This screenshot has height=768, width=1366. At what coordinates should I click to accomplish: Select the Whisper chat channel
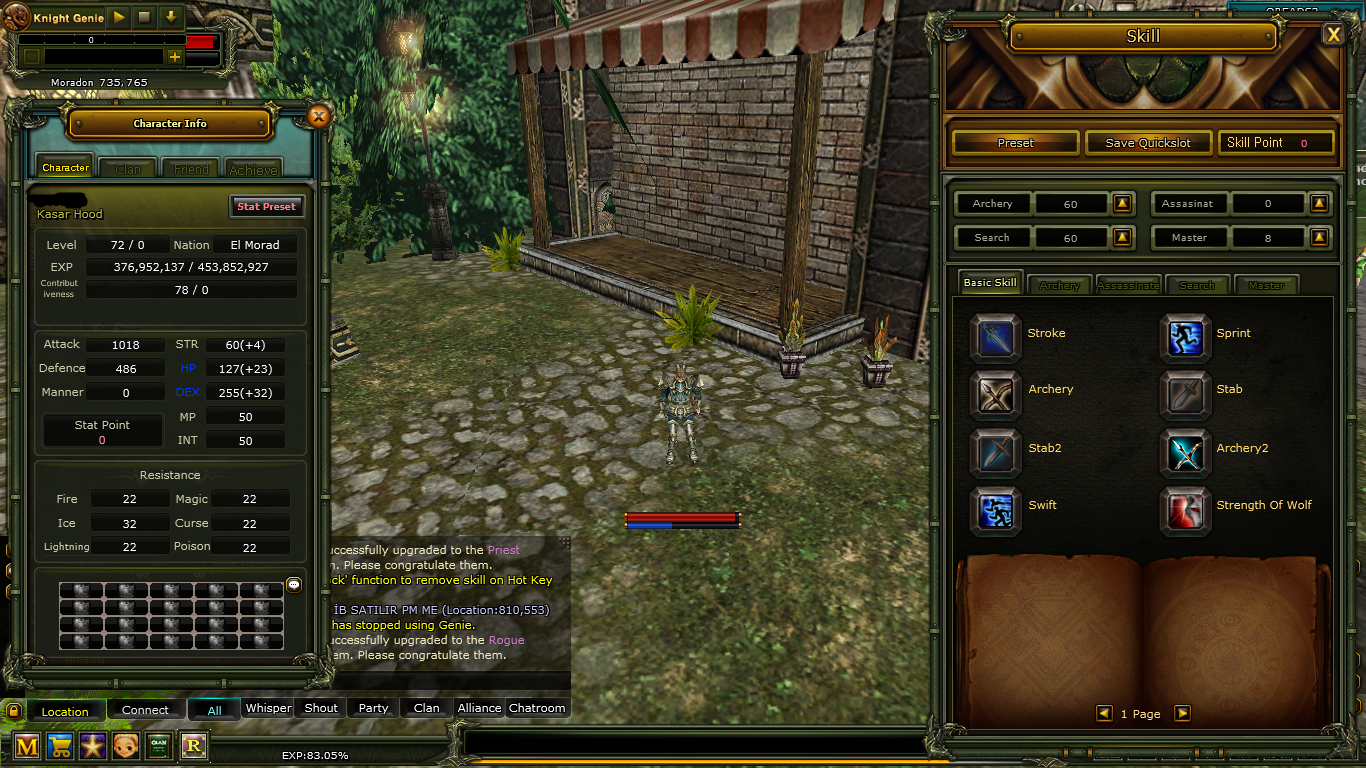click(x=268, y=707)
